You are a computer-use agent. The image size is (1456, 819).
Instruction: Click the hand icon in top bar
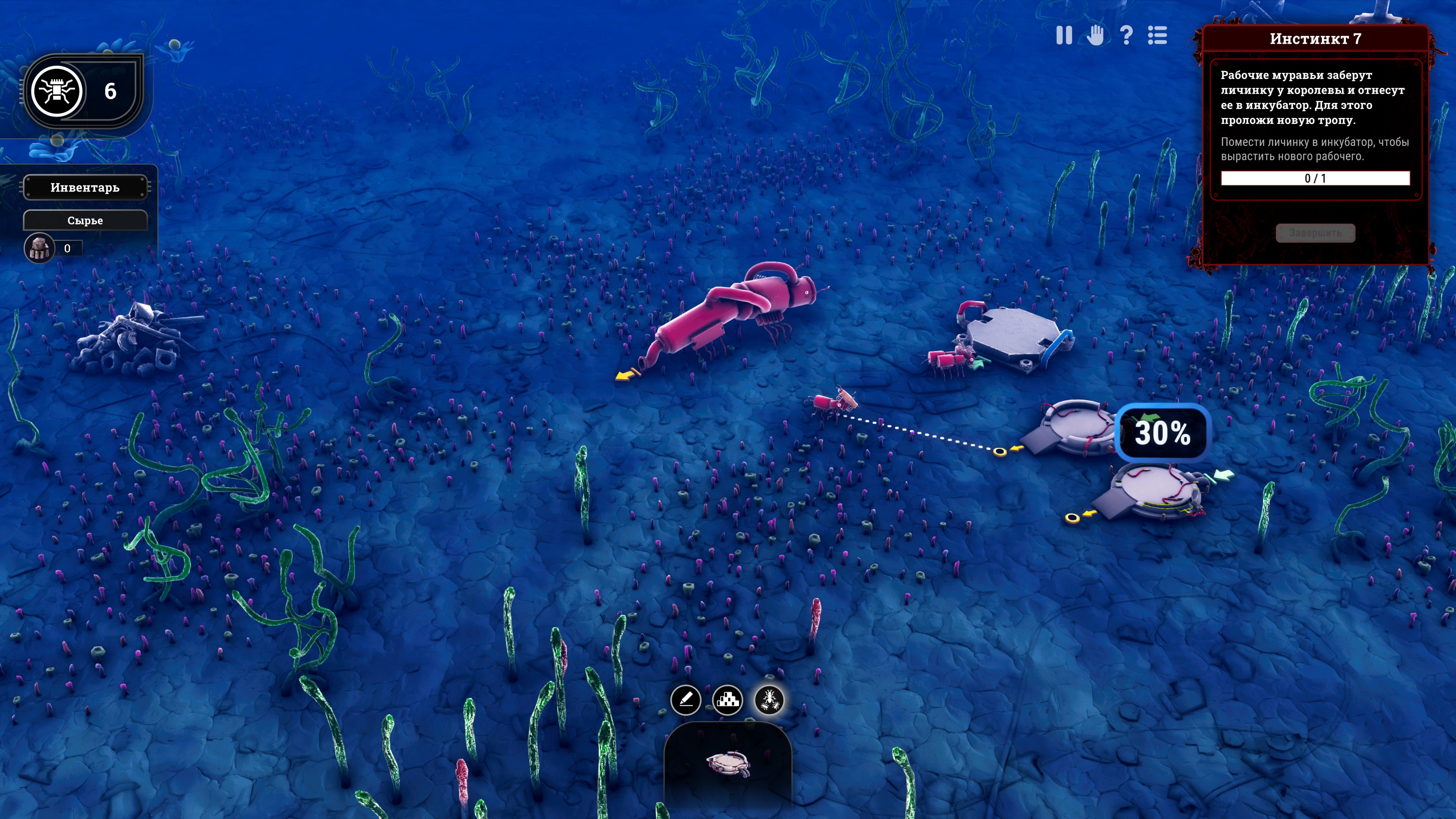tap(1095, 36)
